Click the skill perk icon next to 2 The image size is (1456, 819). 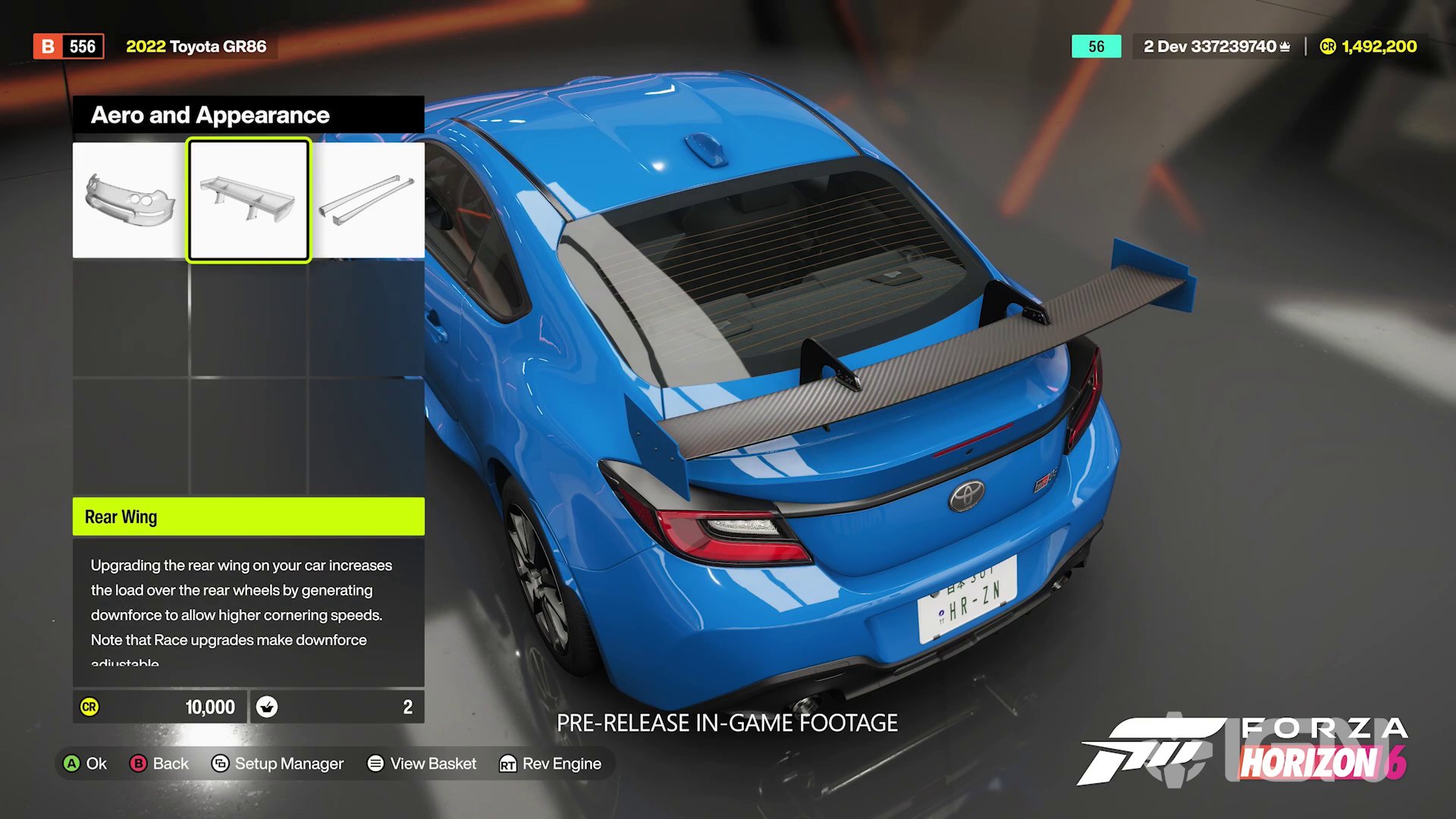pos(267,707)
